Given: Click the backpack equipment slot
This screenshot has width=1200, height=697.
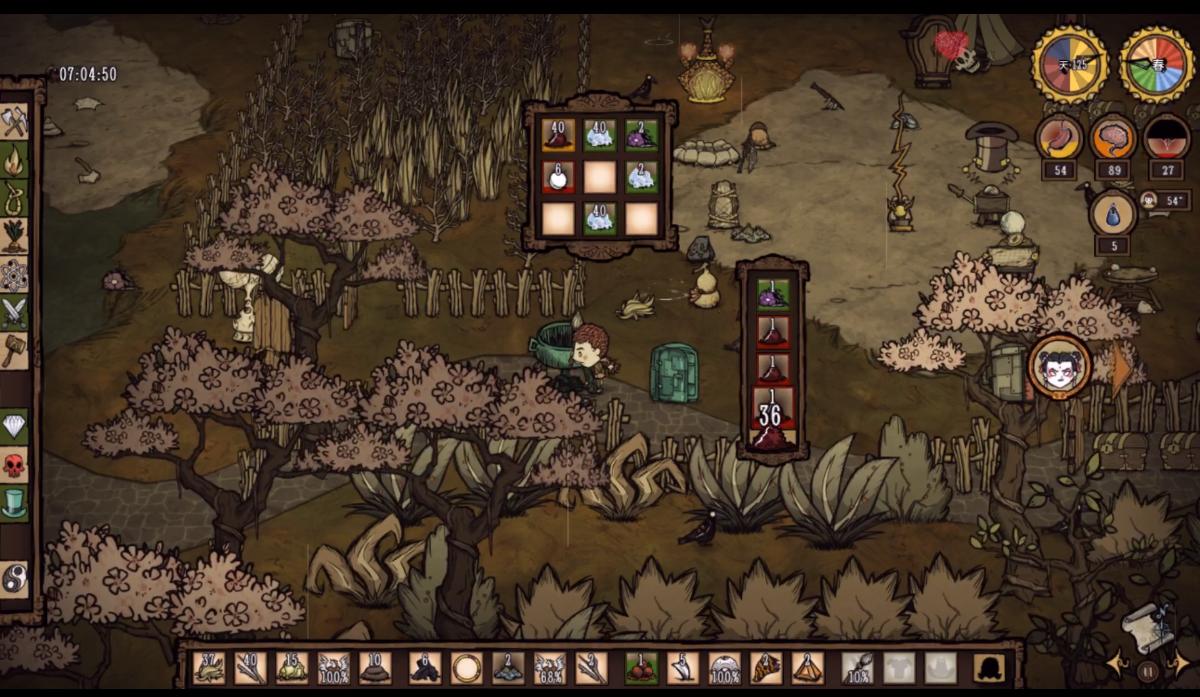Looking at the screenshot, I should pyautogui.click(x=987, y=667).
